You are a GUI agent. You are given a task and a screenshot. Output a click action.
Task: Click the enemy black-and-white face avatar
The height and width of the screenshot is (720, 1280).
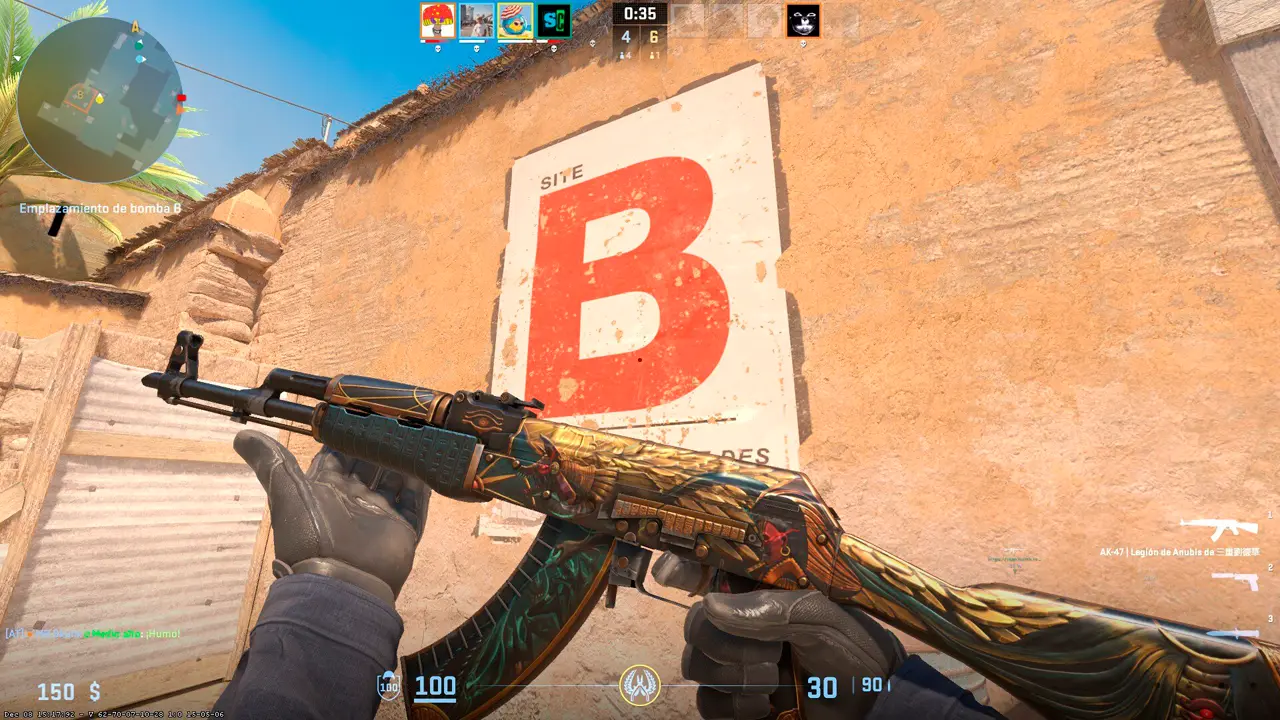coord(802,21)
